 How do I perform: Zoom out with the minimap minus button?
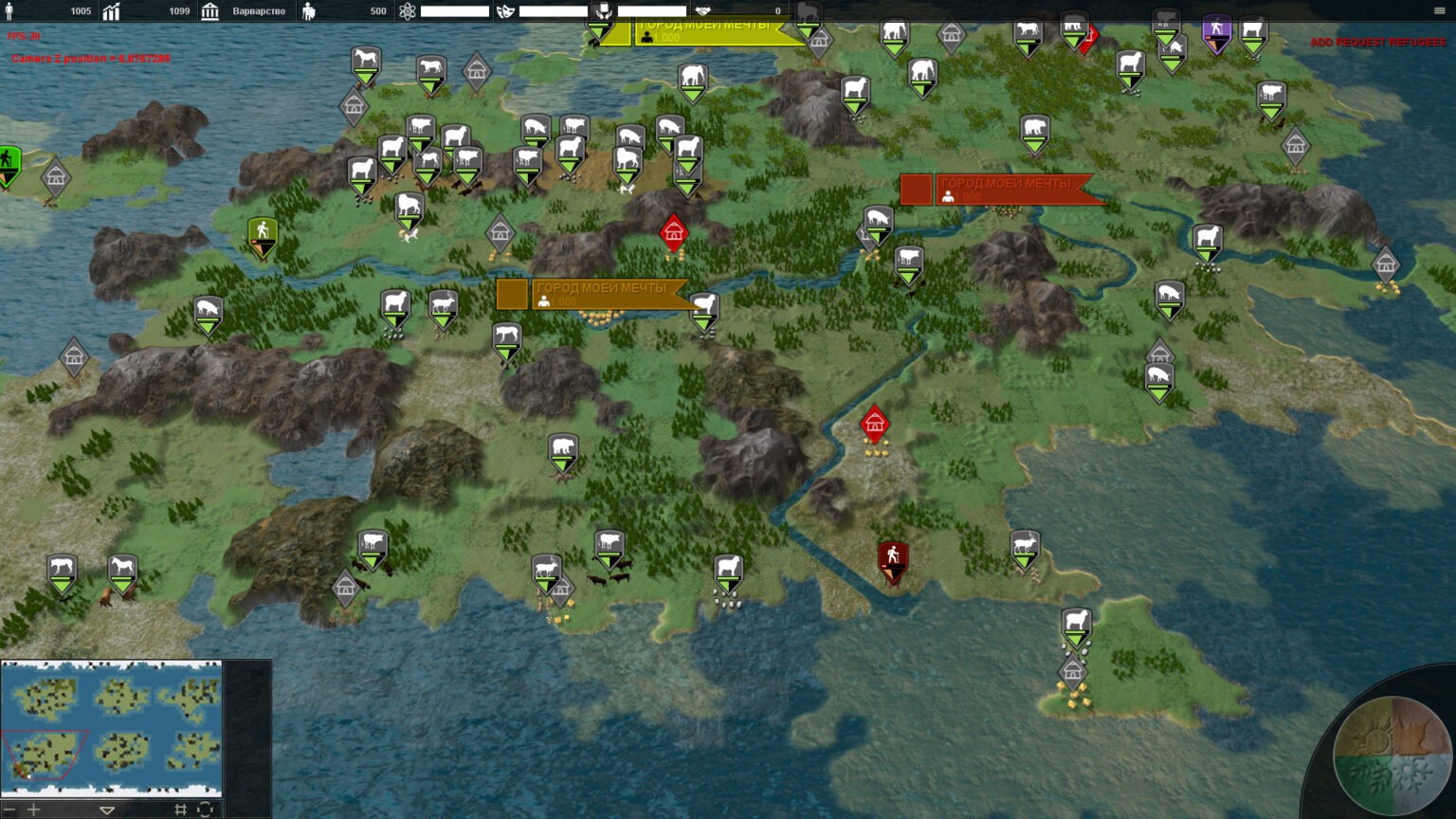[9, 810]
